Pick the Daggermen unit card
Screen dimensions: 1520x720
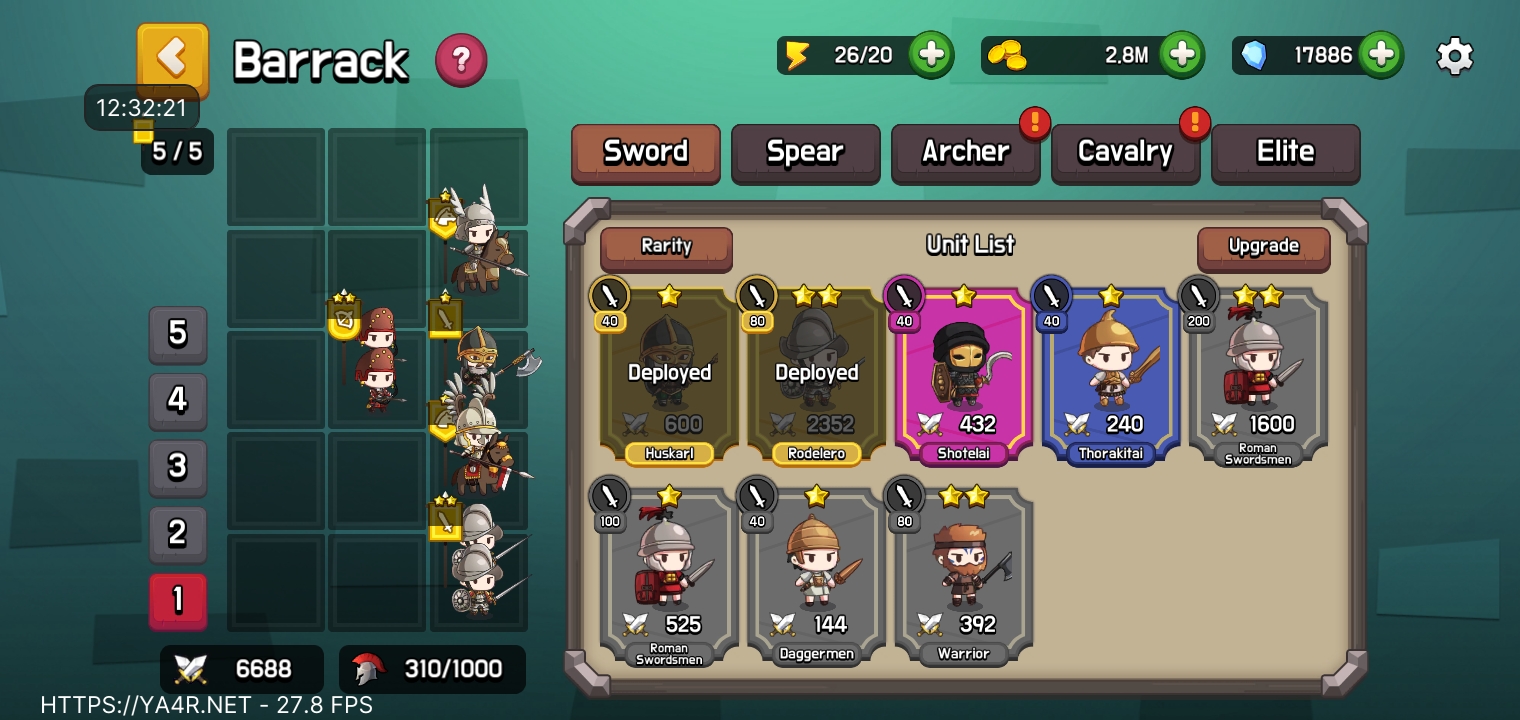coord(815,575)
